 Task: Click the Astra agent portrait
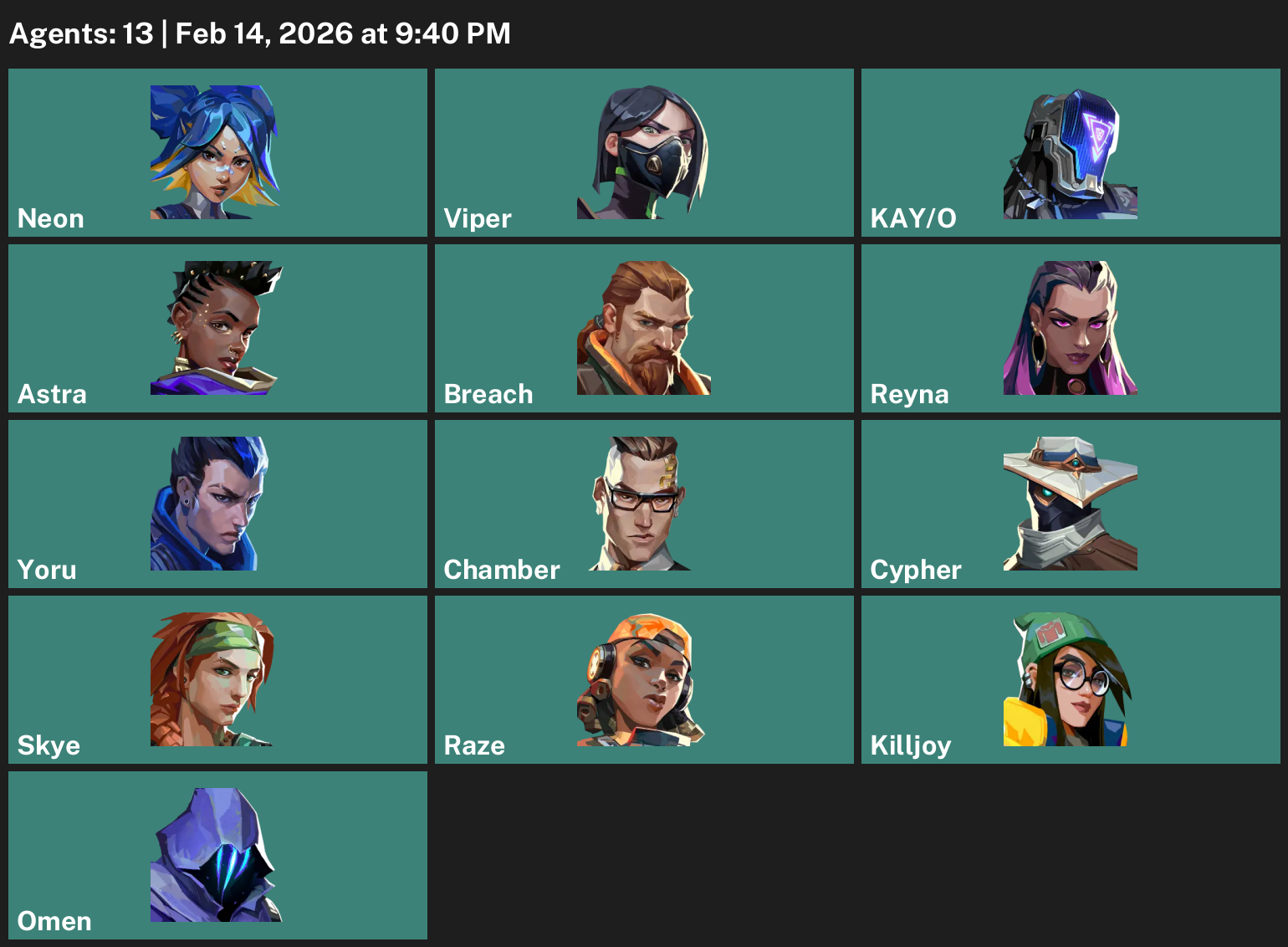[x=216, y=327]
